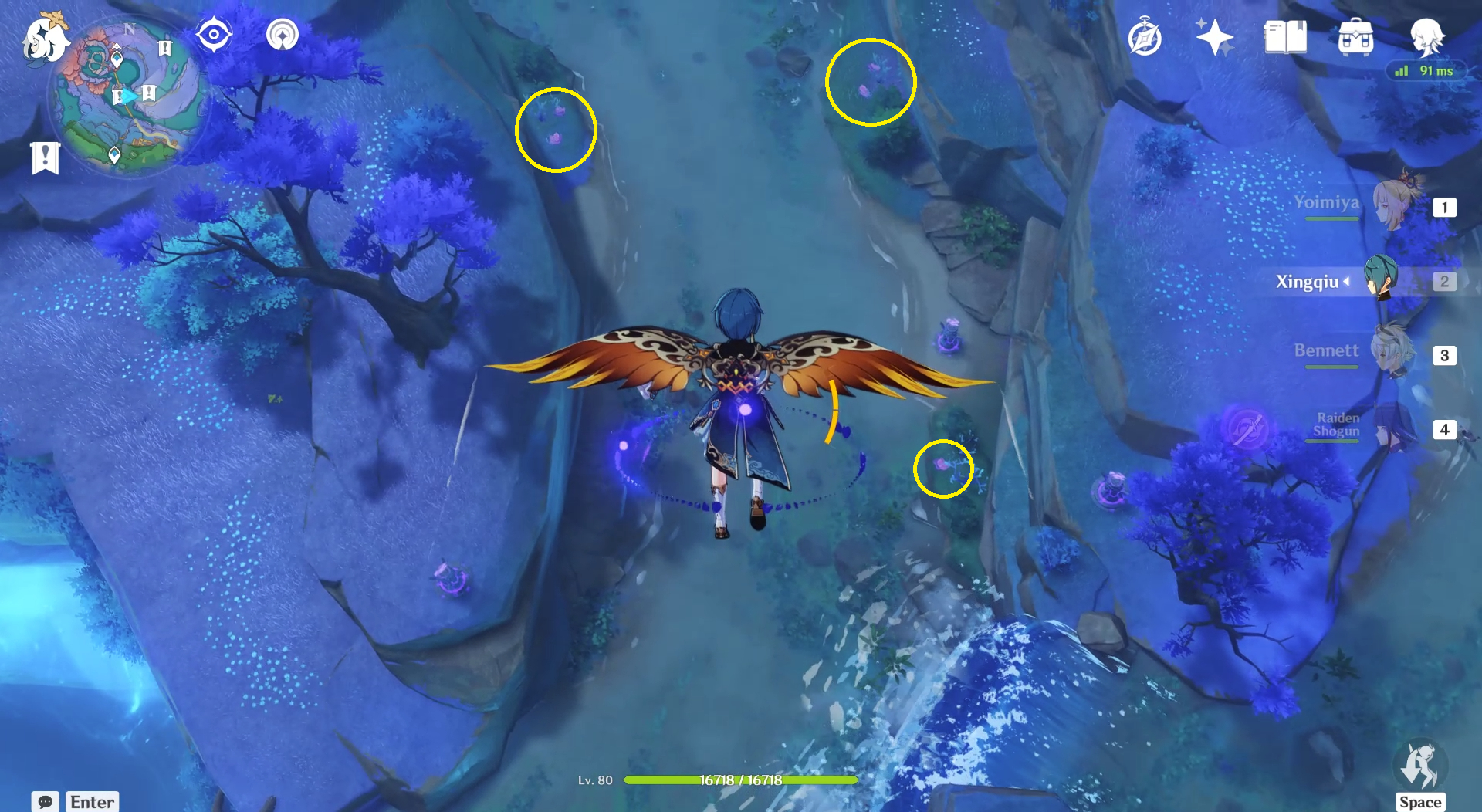Open the Adventurer Handbook book icon
Image resolution: width=1482 pixels, height=812 pixels.
click(x=1286, y=36)
